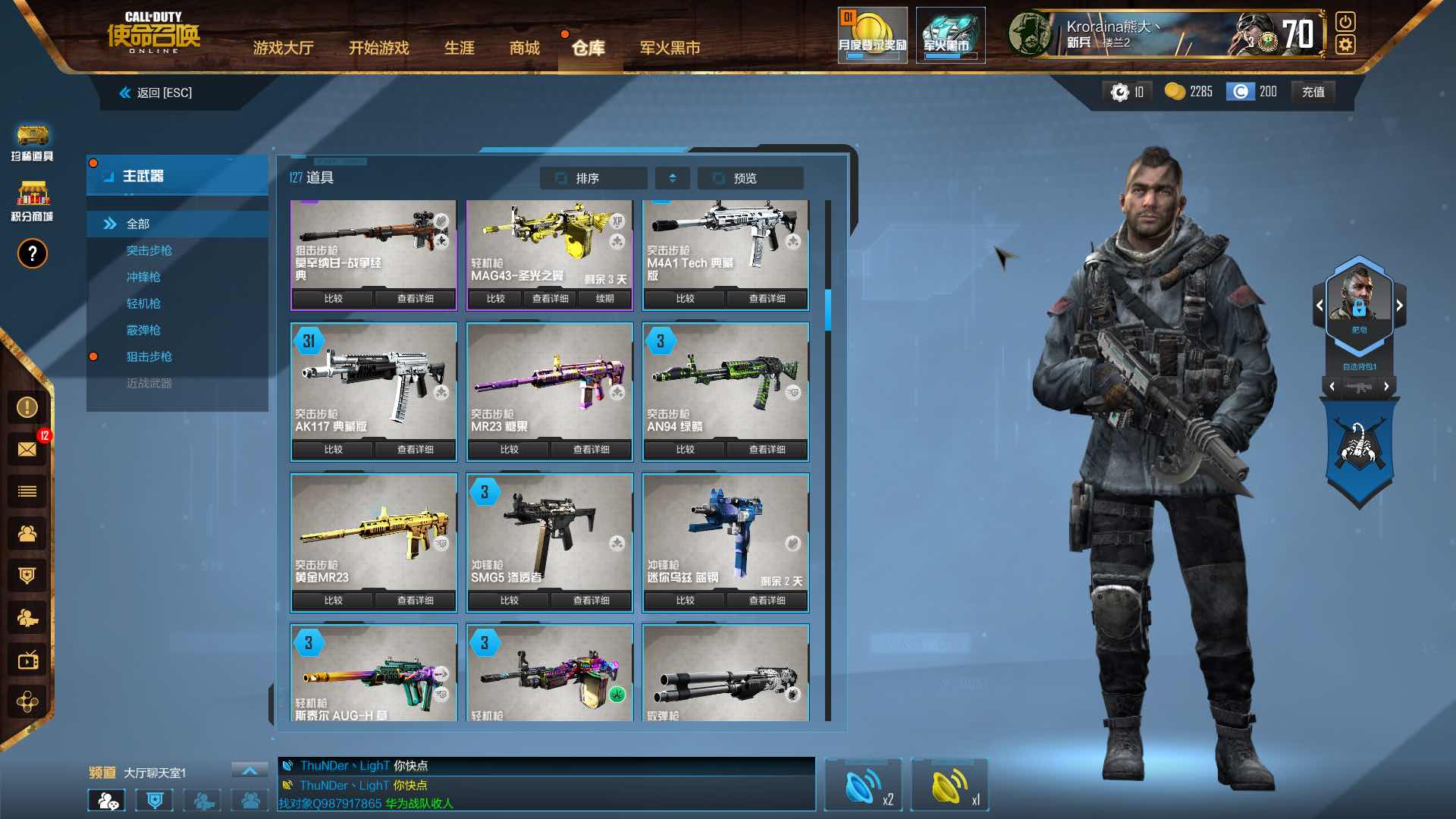The height and width of the screenshot is (819, 1456).
Task: Open the question mark help icon
Action: 32,254
